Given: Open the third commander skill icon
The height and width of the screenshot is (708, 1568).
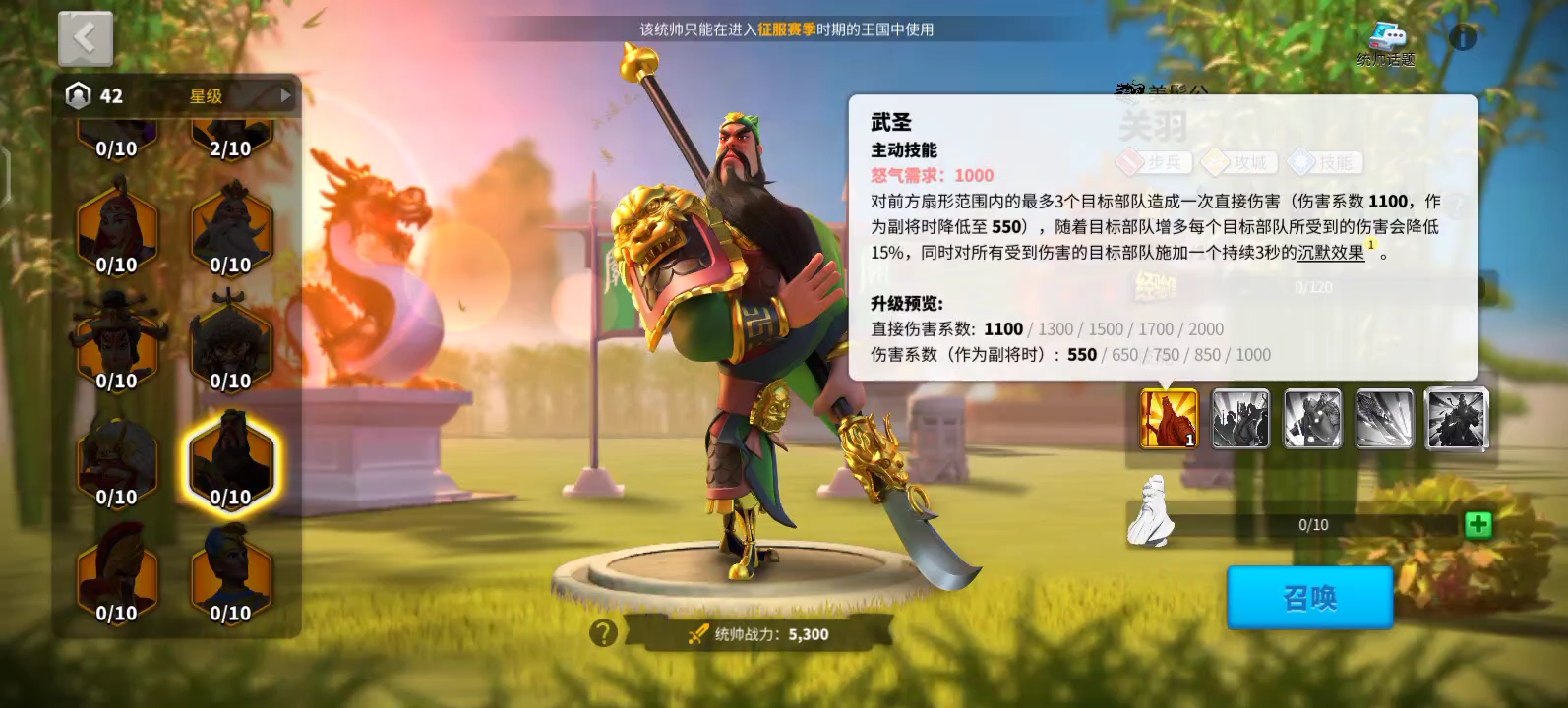Looking at the screenshot, I should (1312, 419).
